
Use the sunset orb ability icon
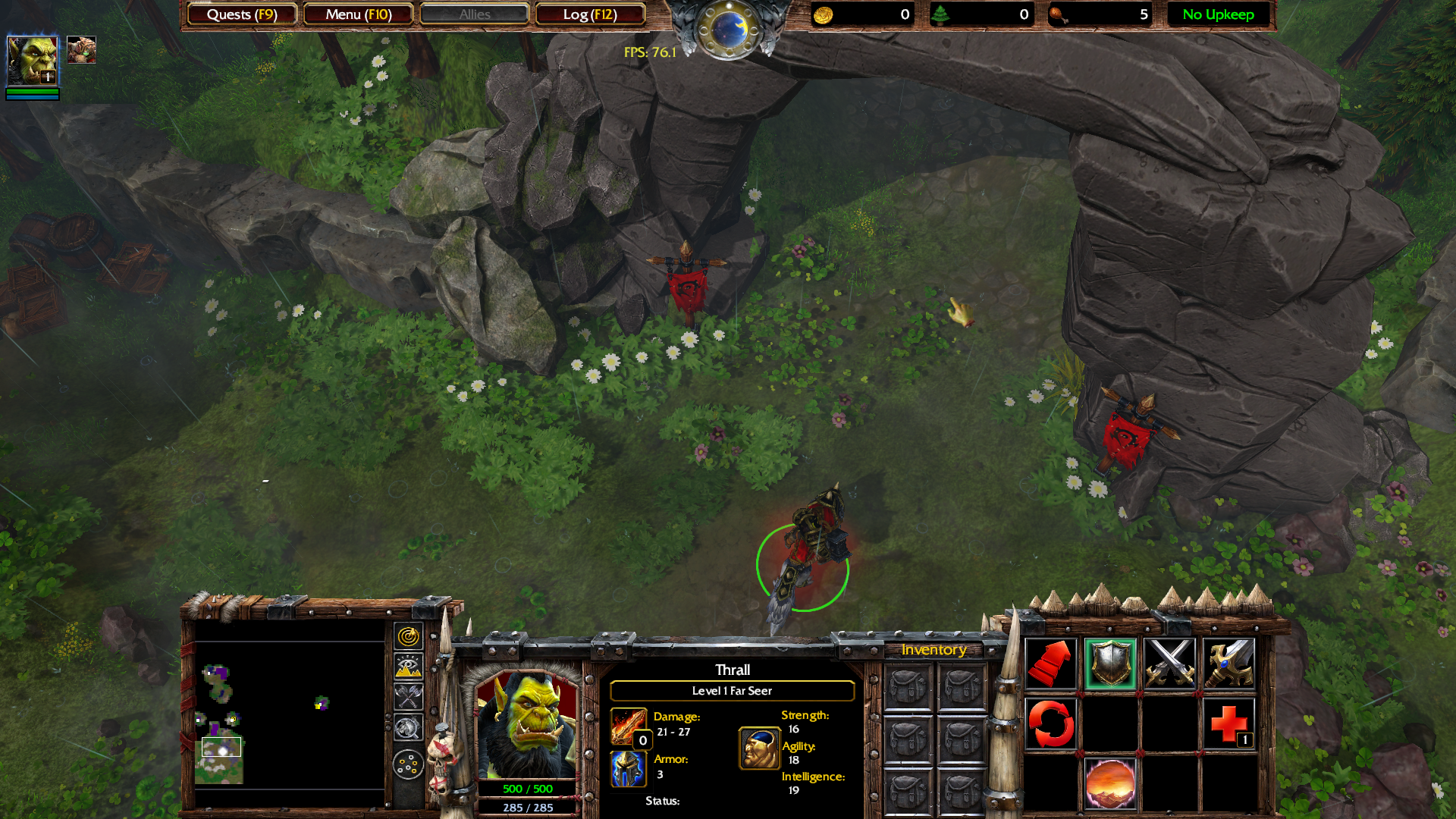1110,783
